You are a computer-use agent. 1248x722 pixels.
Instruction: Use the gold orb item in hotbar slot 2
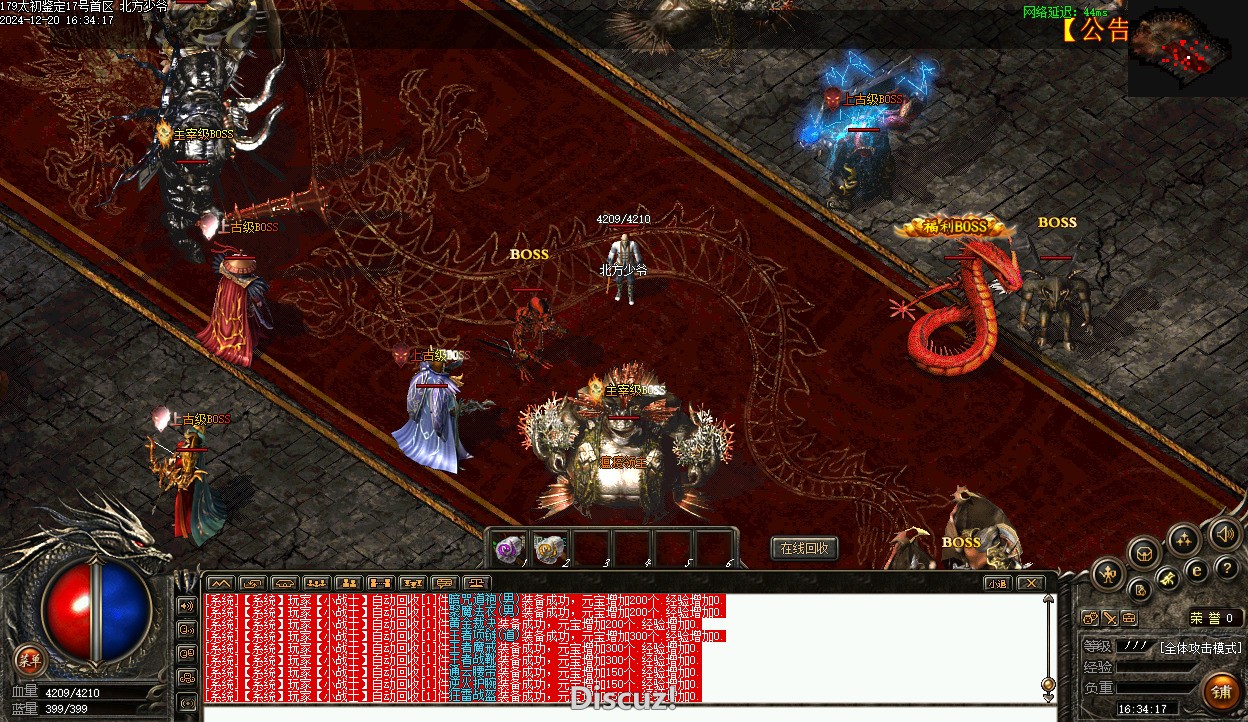[550, 548]
